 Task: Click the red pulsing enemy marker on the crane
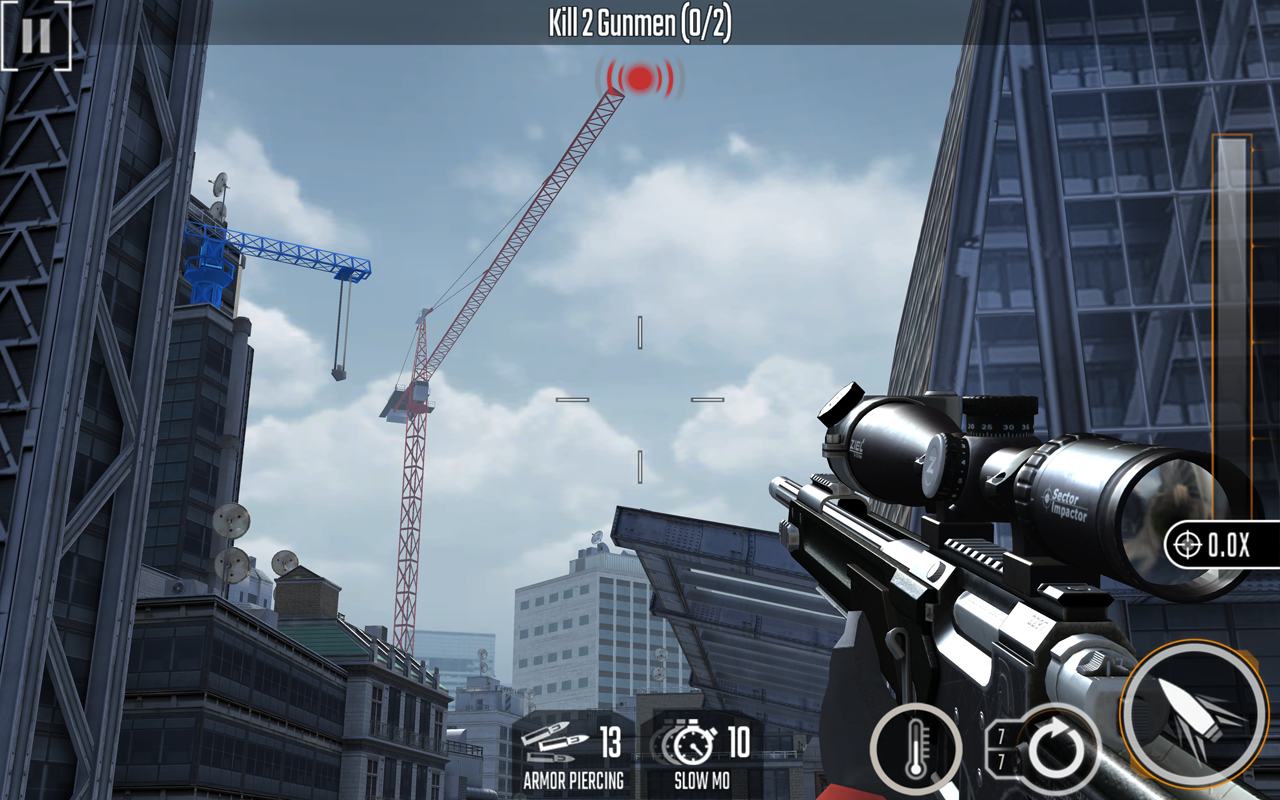(637, 80)
